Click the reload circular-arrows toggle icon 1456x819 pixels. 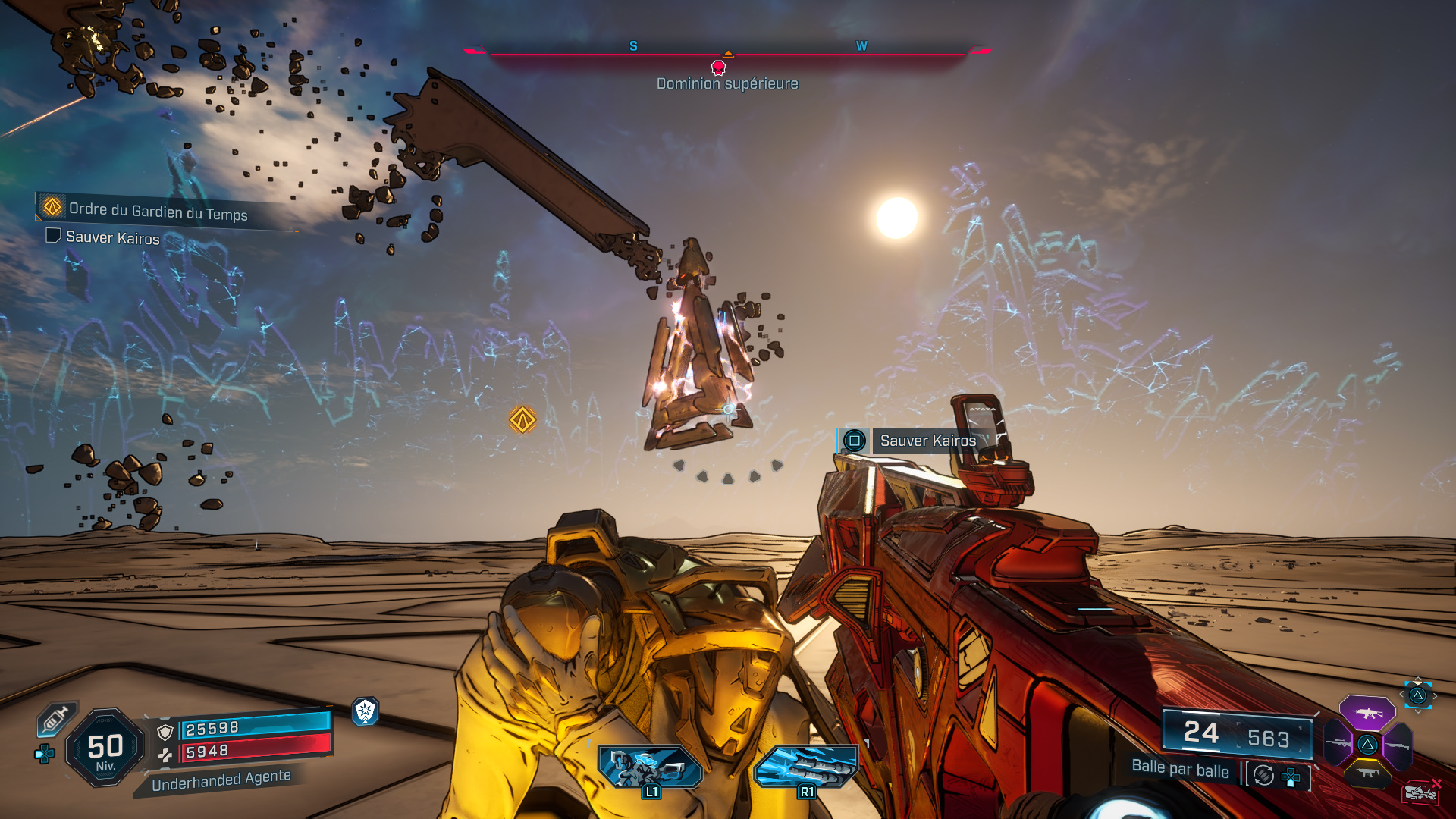1263,773
